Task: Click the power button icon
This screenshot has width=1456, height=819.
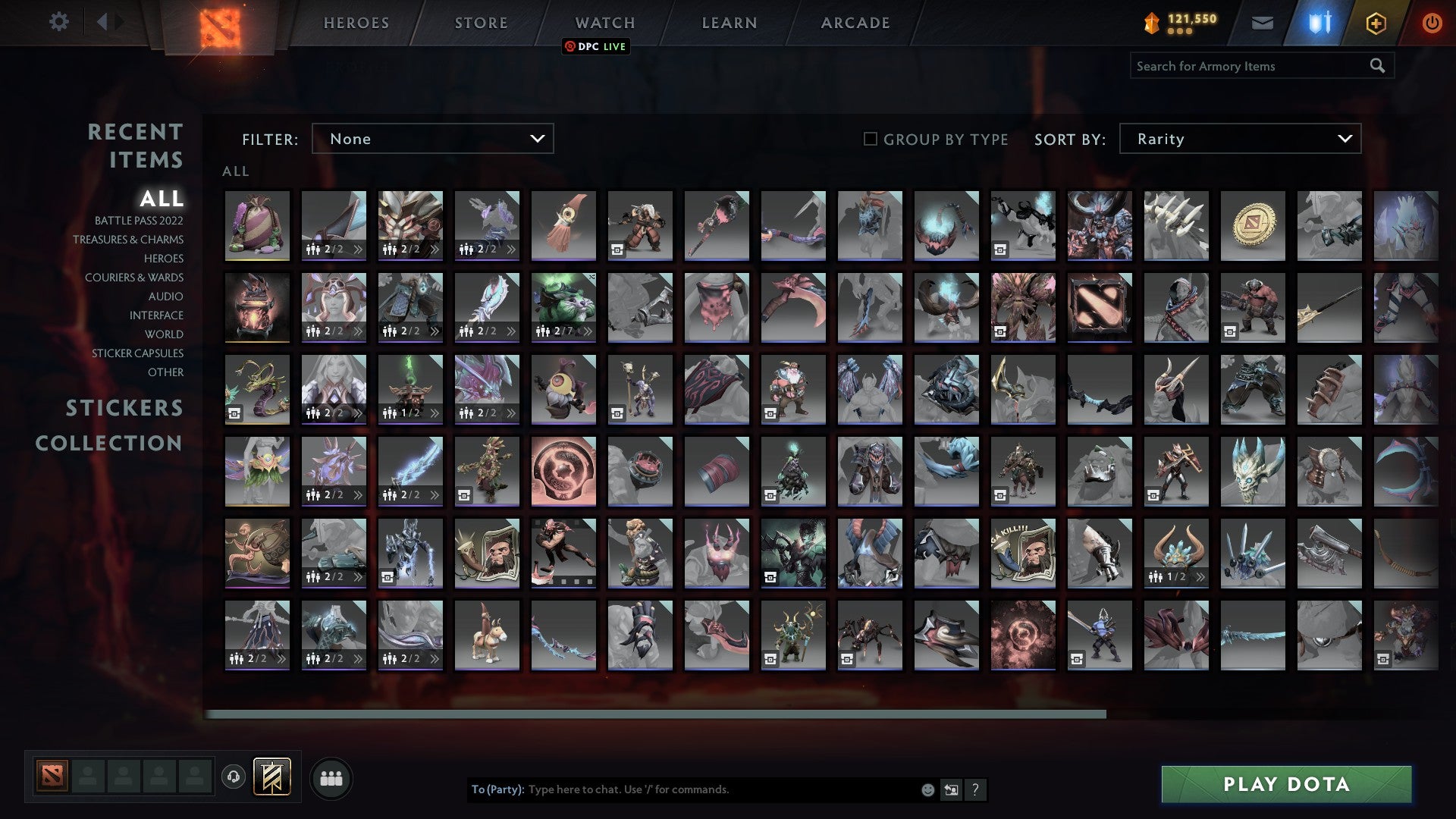Action: (x=1432, y=23)
